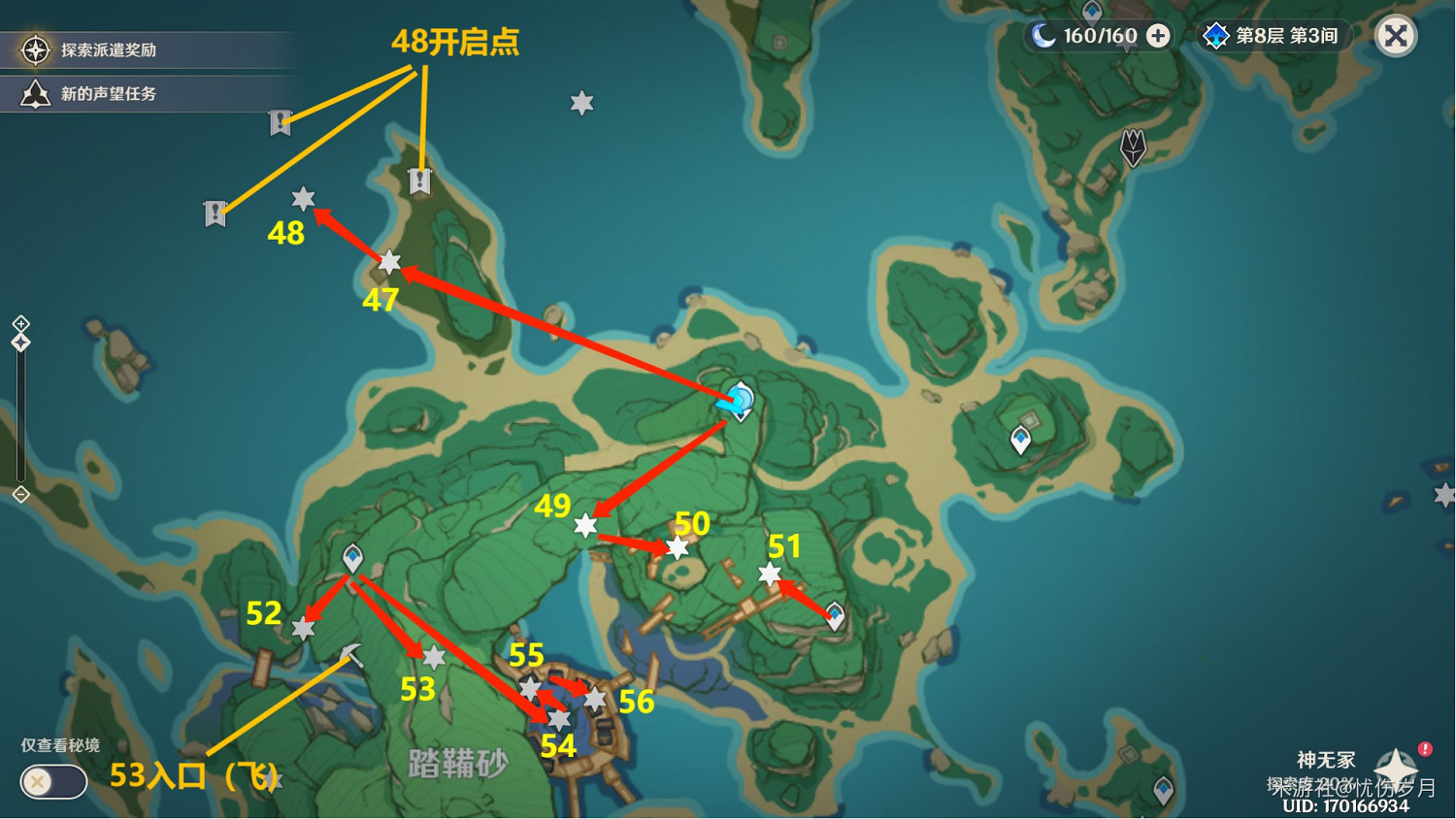The image size is (1456, 819).
Task: Select the star marker labeled 48
Action: pyautogui.click(x=304, y=199)
